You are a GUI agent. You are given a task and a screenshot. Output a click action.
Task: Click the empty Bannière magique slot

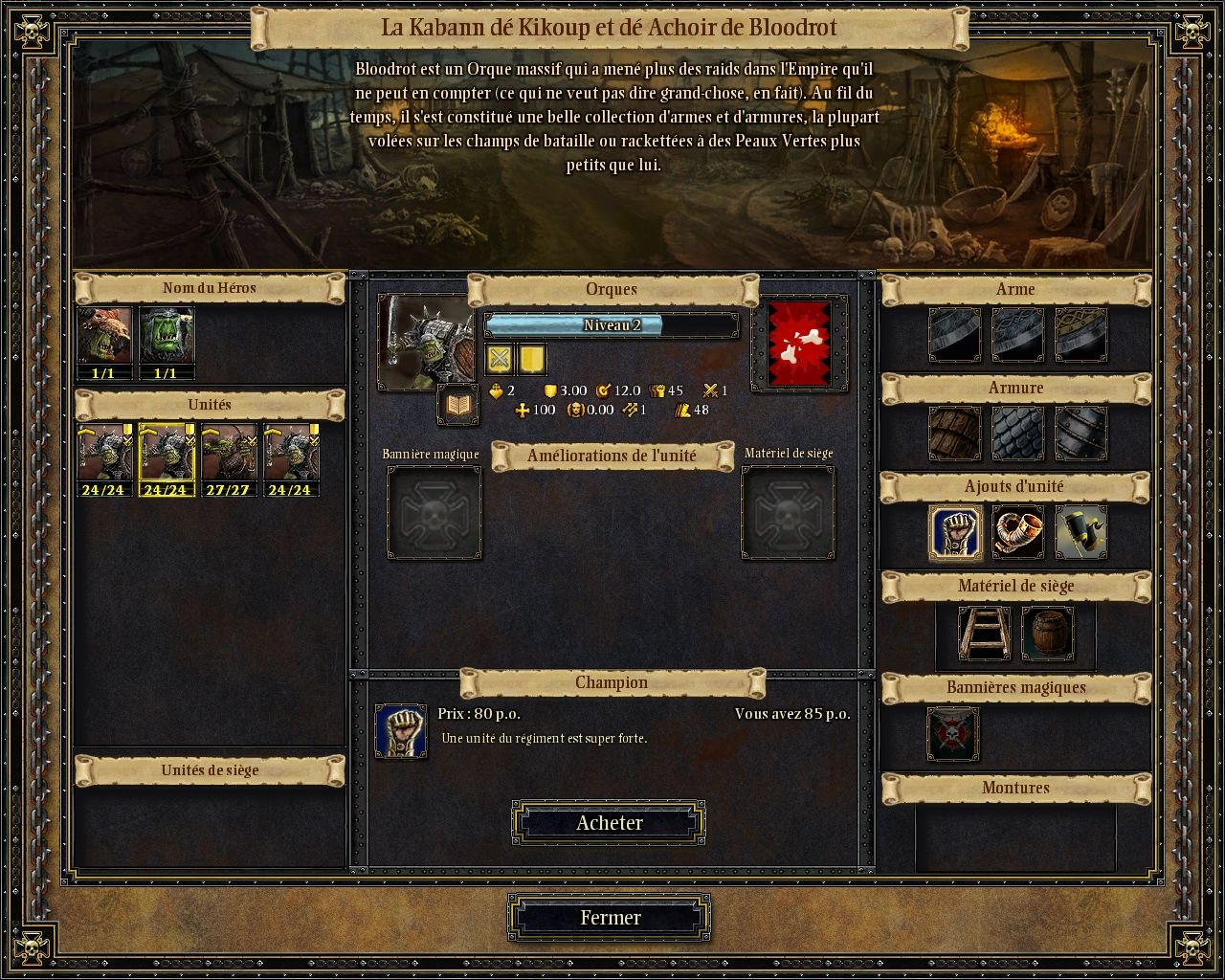pos(434,513)
